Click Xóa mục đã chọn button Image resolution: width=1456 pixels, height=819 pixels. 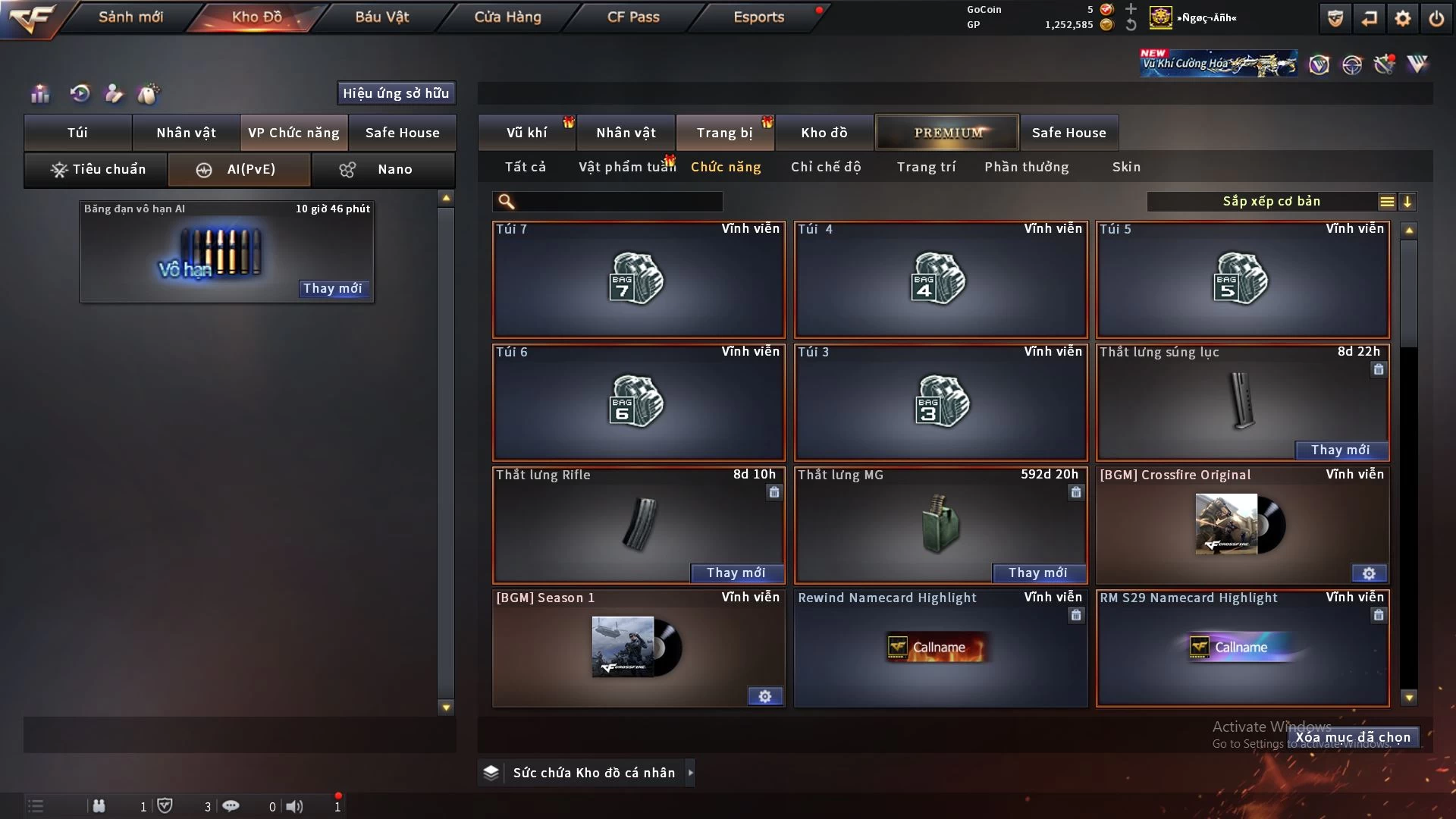(1353, 737)
